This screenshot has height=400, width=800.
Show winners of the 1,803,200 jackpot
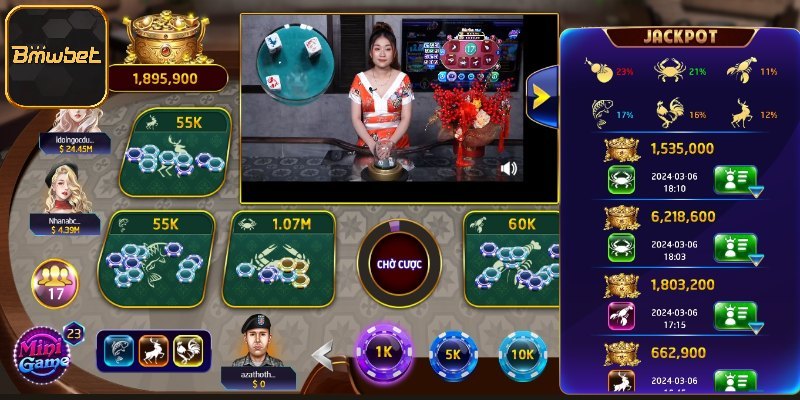(734, 316)
